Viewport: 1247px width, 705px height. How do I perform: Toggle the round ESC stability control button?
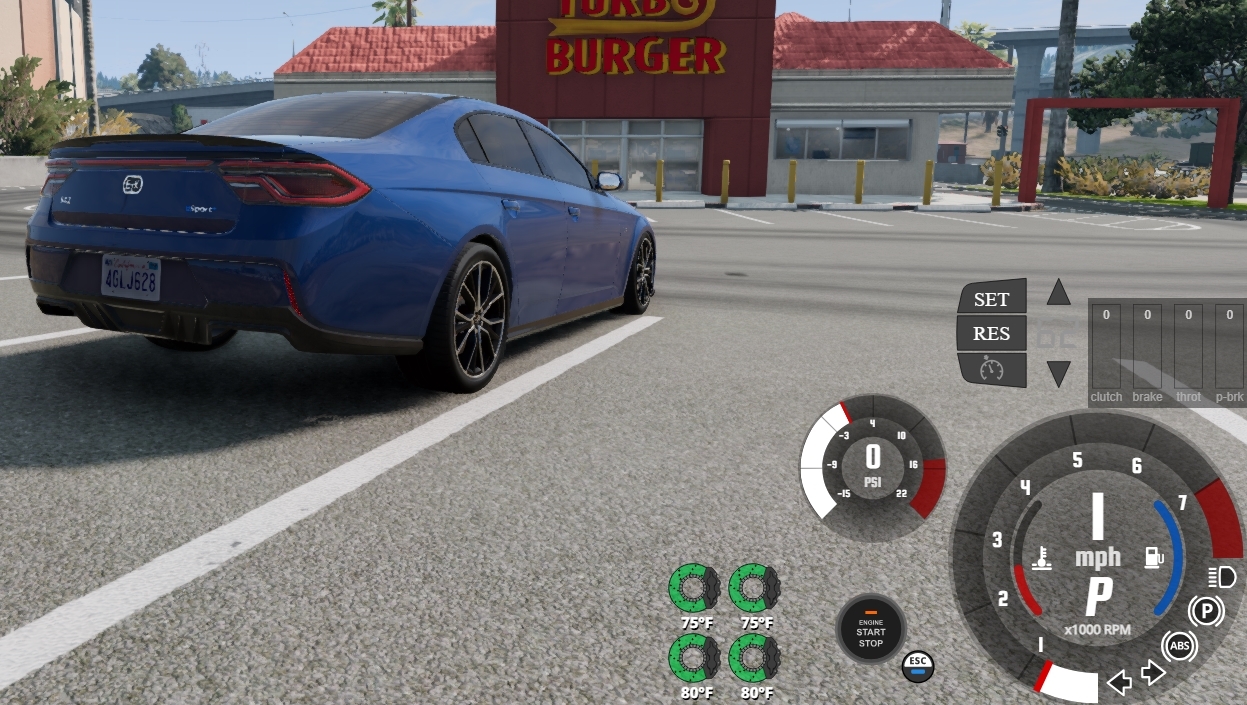pyautogui.click(x=917, y=666)
